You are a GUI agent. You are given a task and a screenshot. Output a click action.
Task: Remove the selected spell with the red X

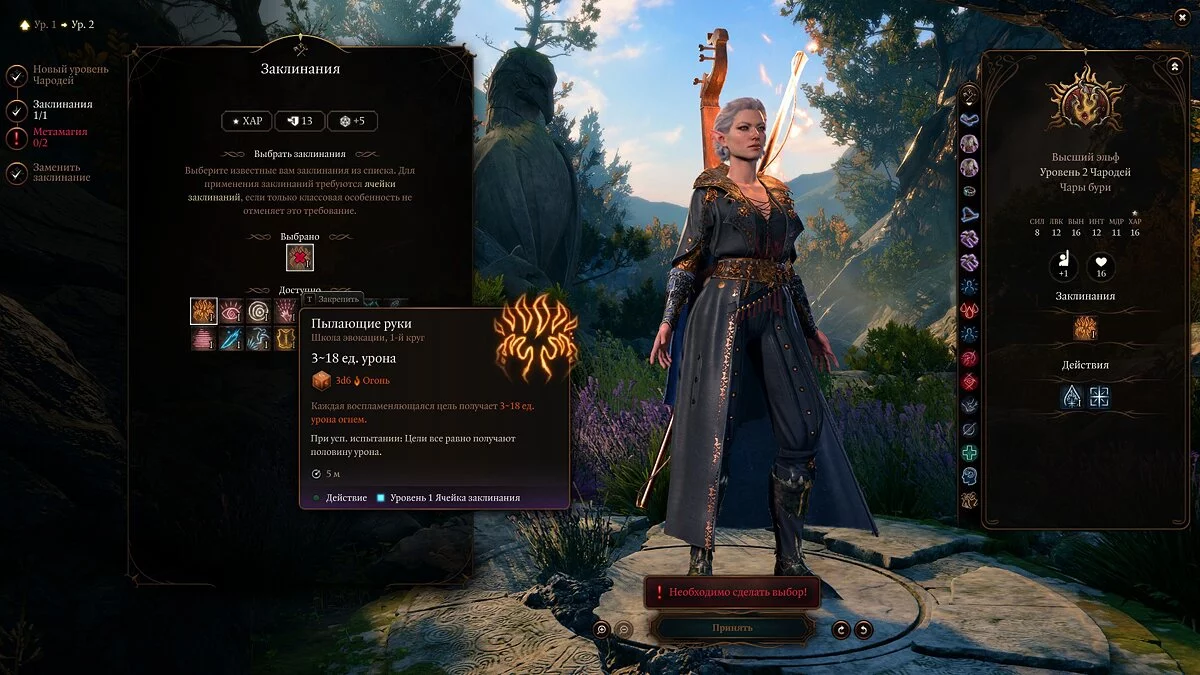pyautogui.click(x=300, y=258)
